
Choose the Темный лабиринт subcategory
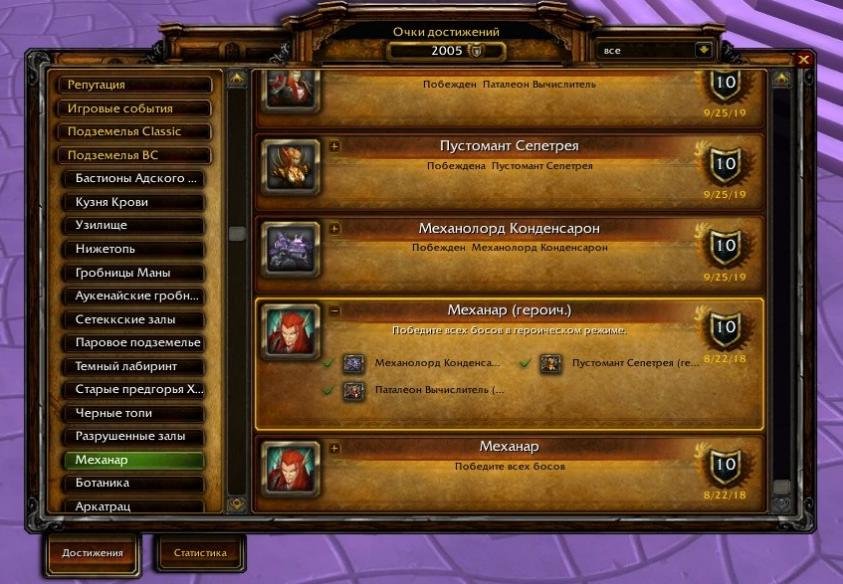(x=139, y=367)
